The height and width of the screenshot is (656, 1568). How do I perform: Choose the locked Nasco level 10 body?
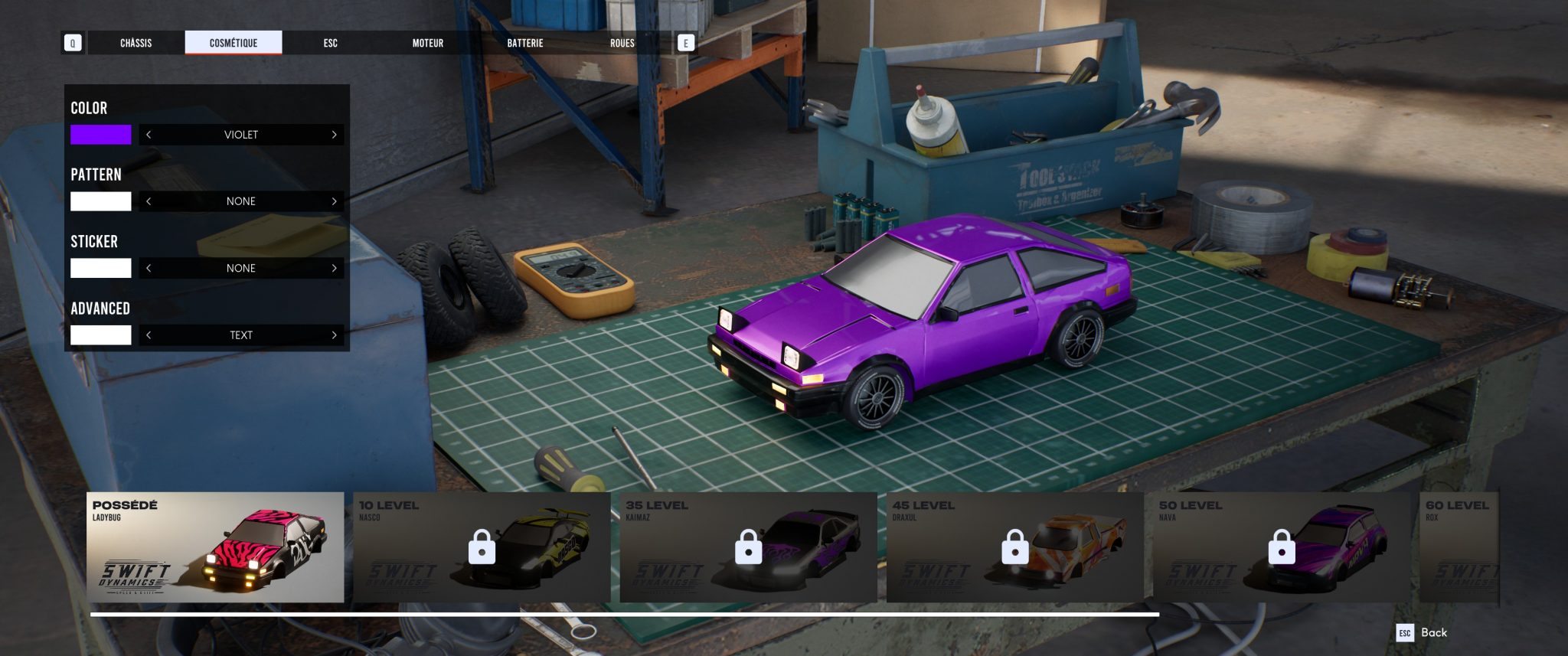pos(482,547)
